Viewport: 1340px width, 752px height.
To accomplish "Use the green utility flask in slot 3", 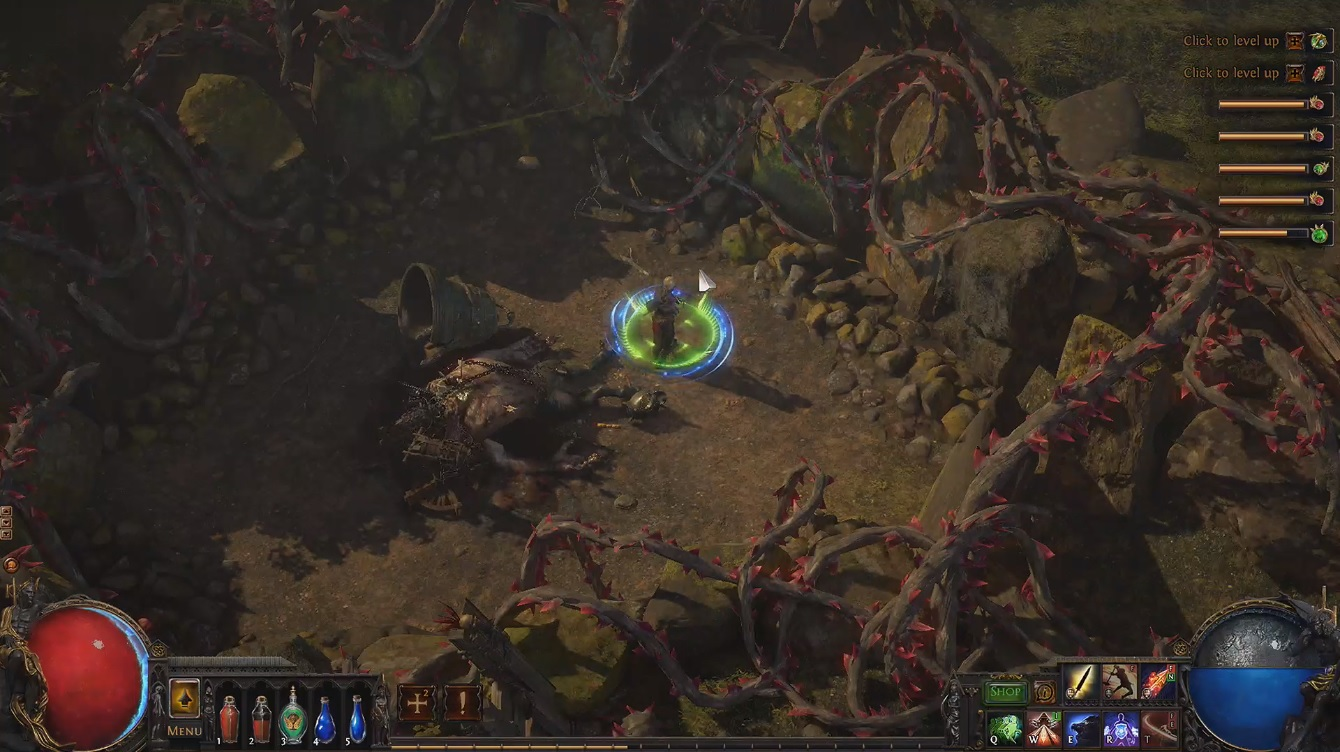I will click(293, 716).
